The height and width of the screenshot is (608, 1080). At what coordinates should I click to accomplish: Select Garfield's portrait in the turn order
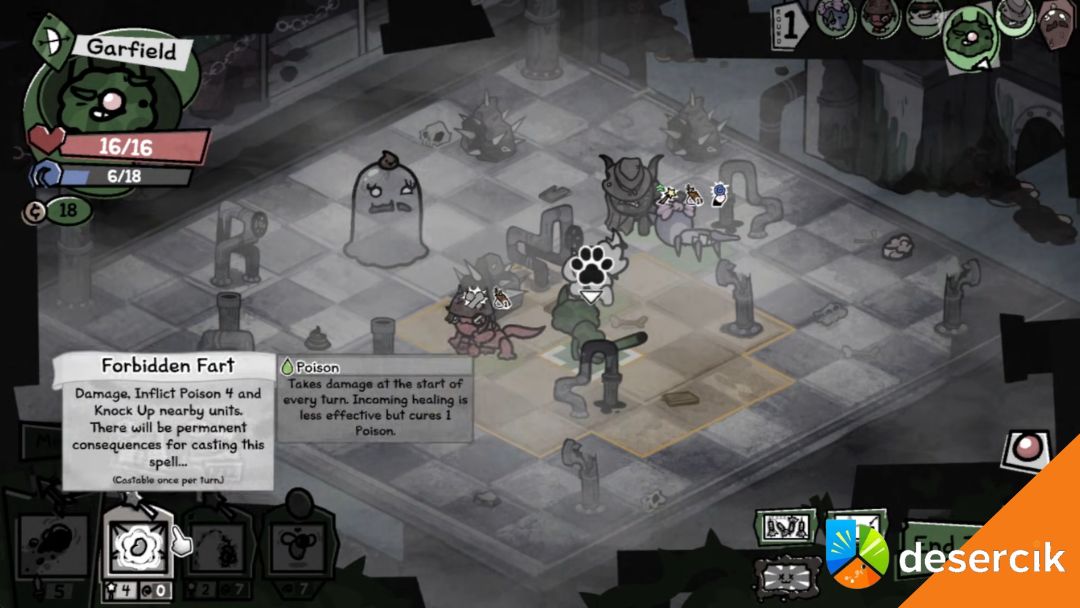pos(967,36)
